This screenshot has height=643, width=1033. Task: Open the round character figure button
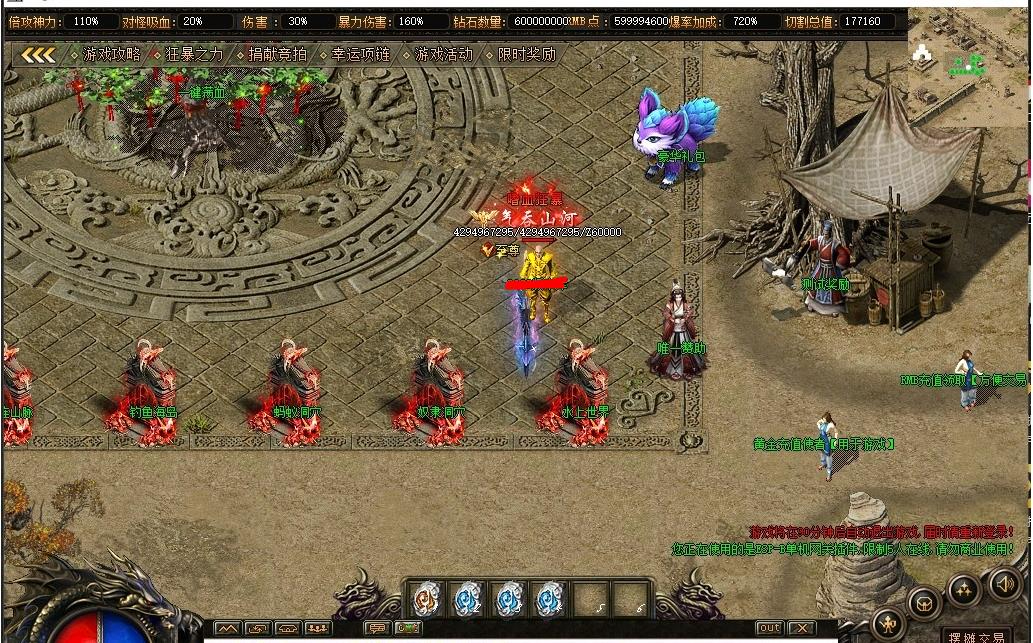[x=888, y=624]
